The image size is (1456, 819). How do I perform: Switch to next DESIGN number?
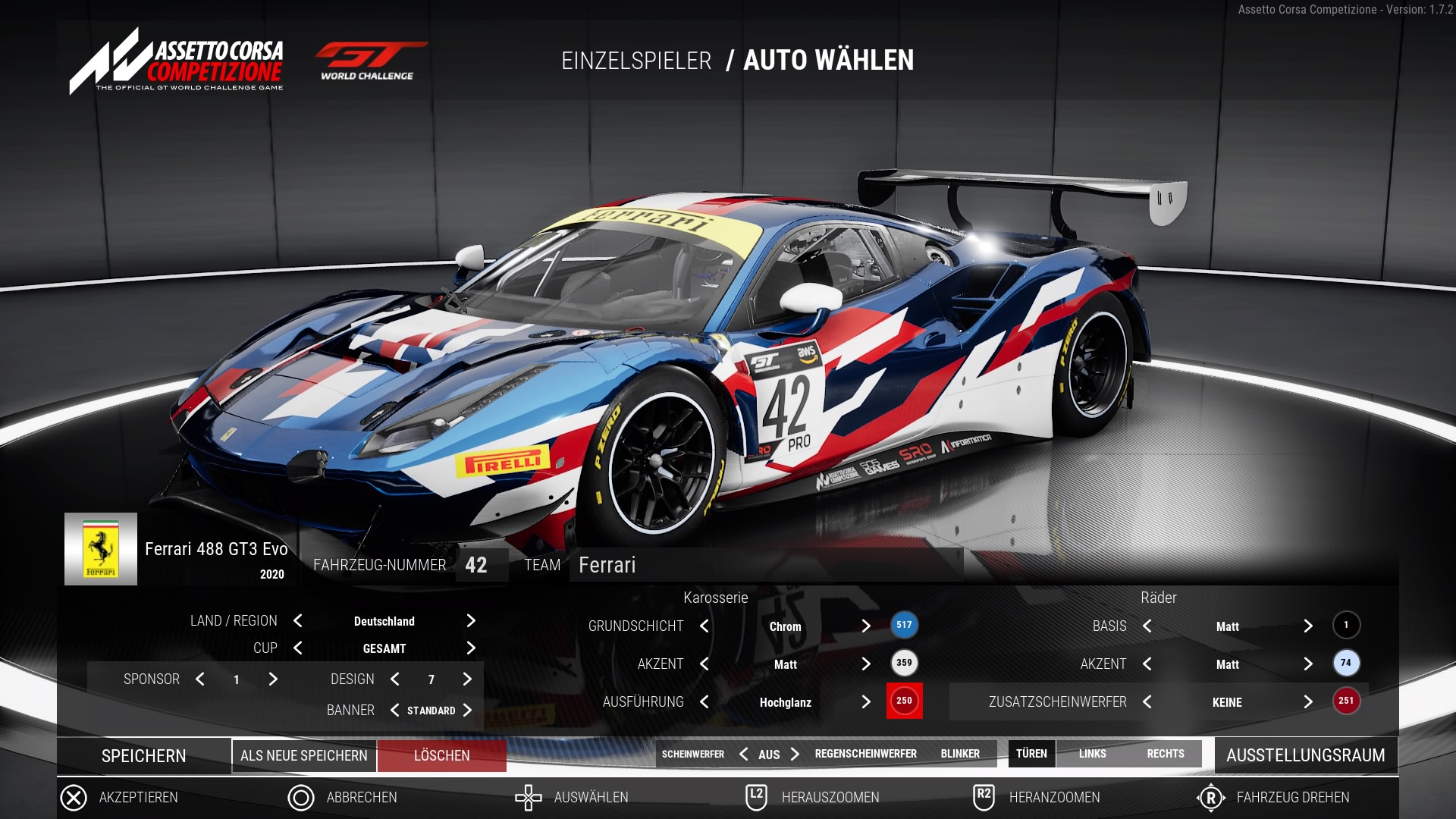[467, 679]
